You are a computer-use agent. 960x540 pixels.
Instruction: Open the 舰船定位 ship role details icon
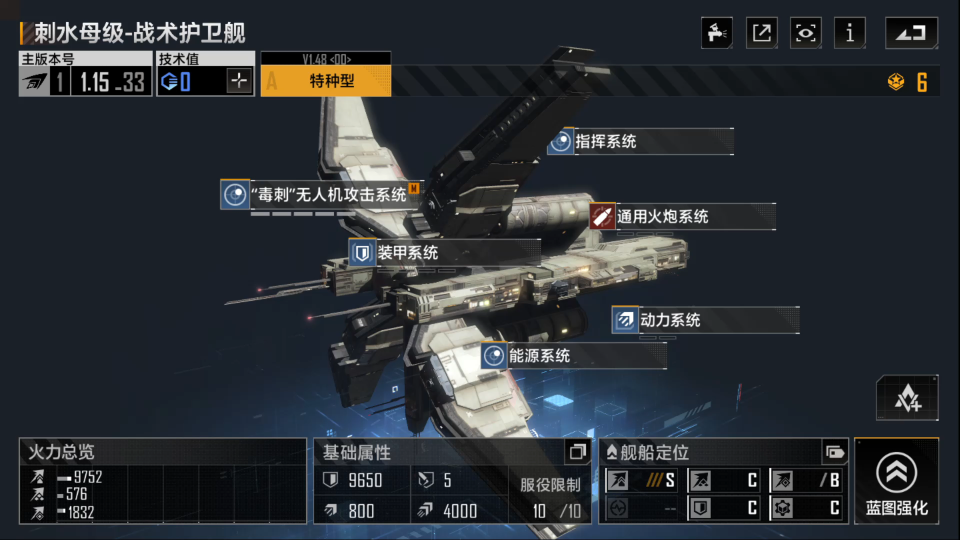834,452
